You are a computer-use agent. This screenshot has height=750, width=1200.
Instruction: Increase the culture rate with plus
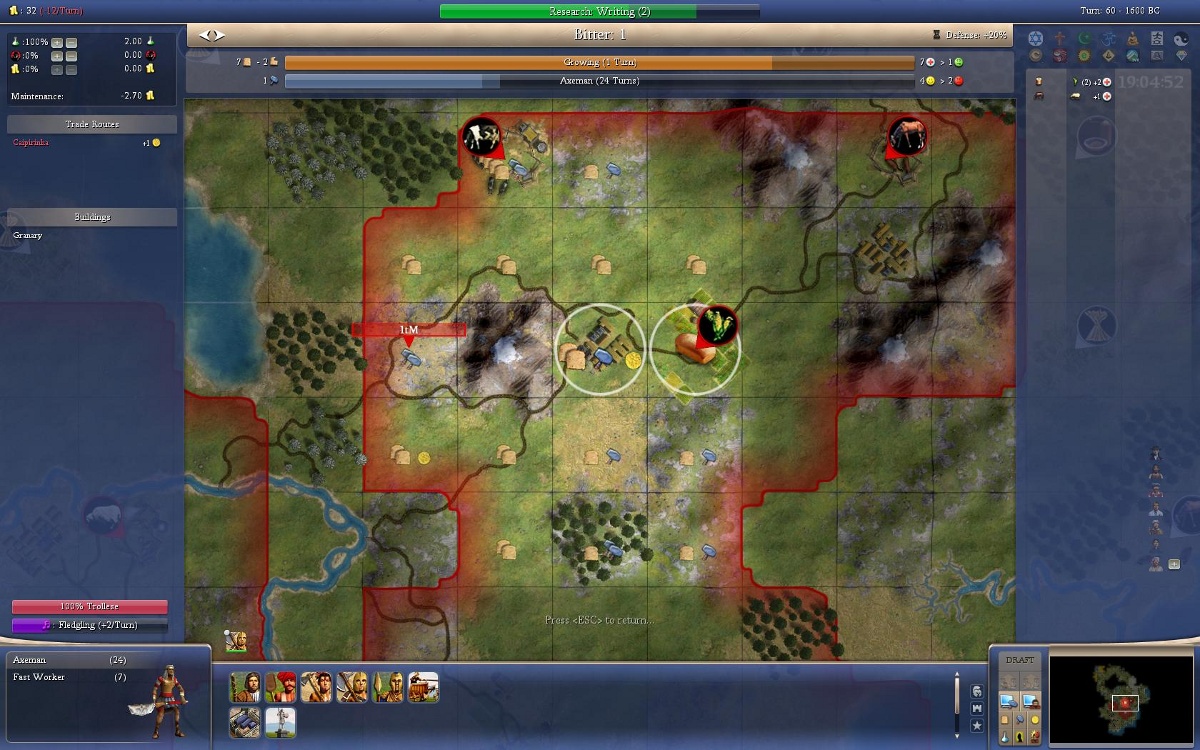[x=57, y=56]
